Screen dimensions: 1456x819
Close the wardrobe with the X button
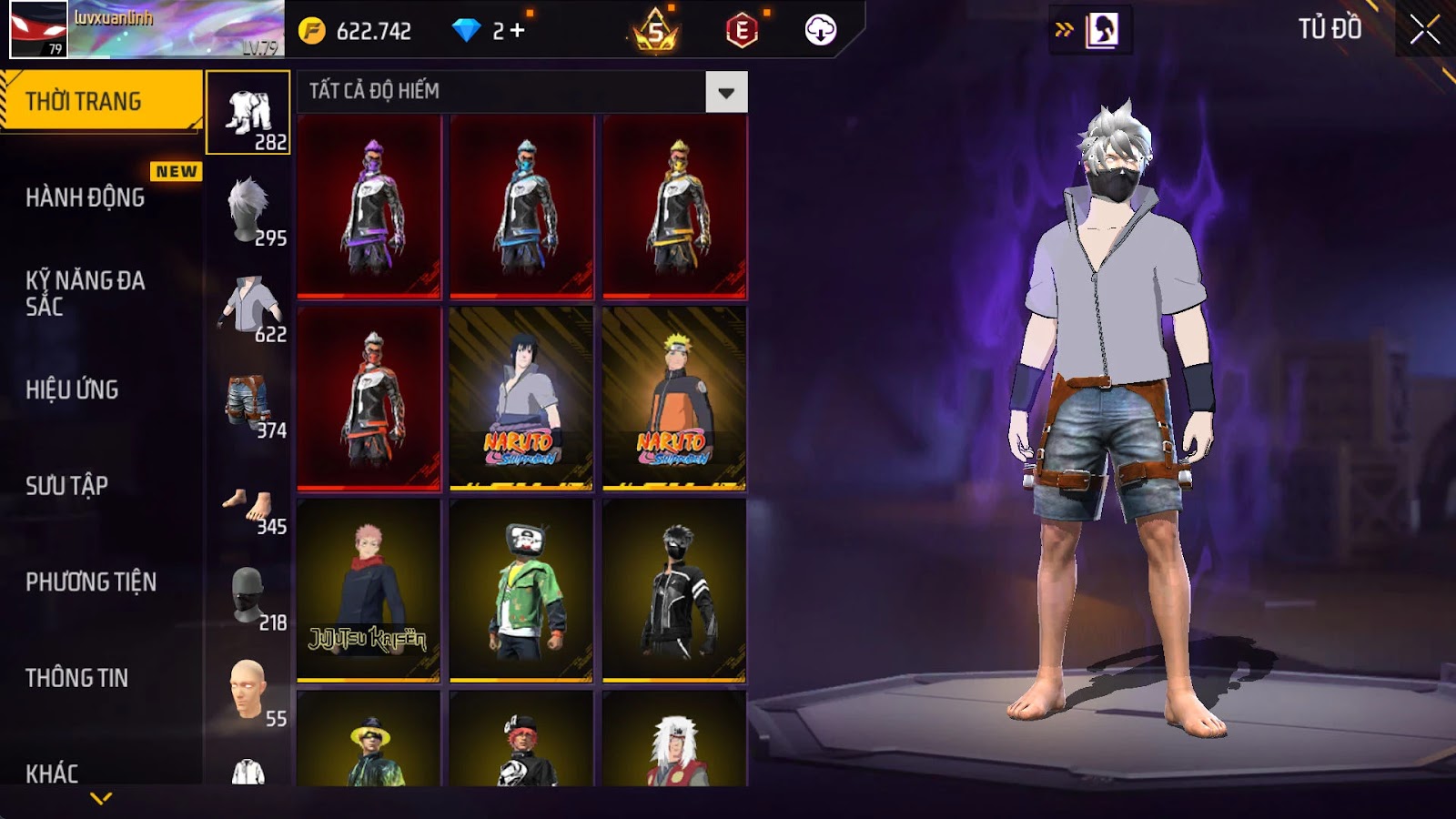click(1424, 30)
